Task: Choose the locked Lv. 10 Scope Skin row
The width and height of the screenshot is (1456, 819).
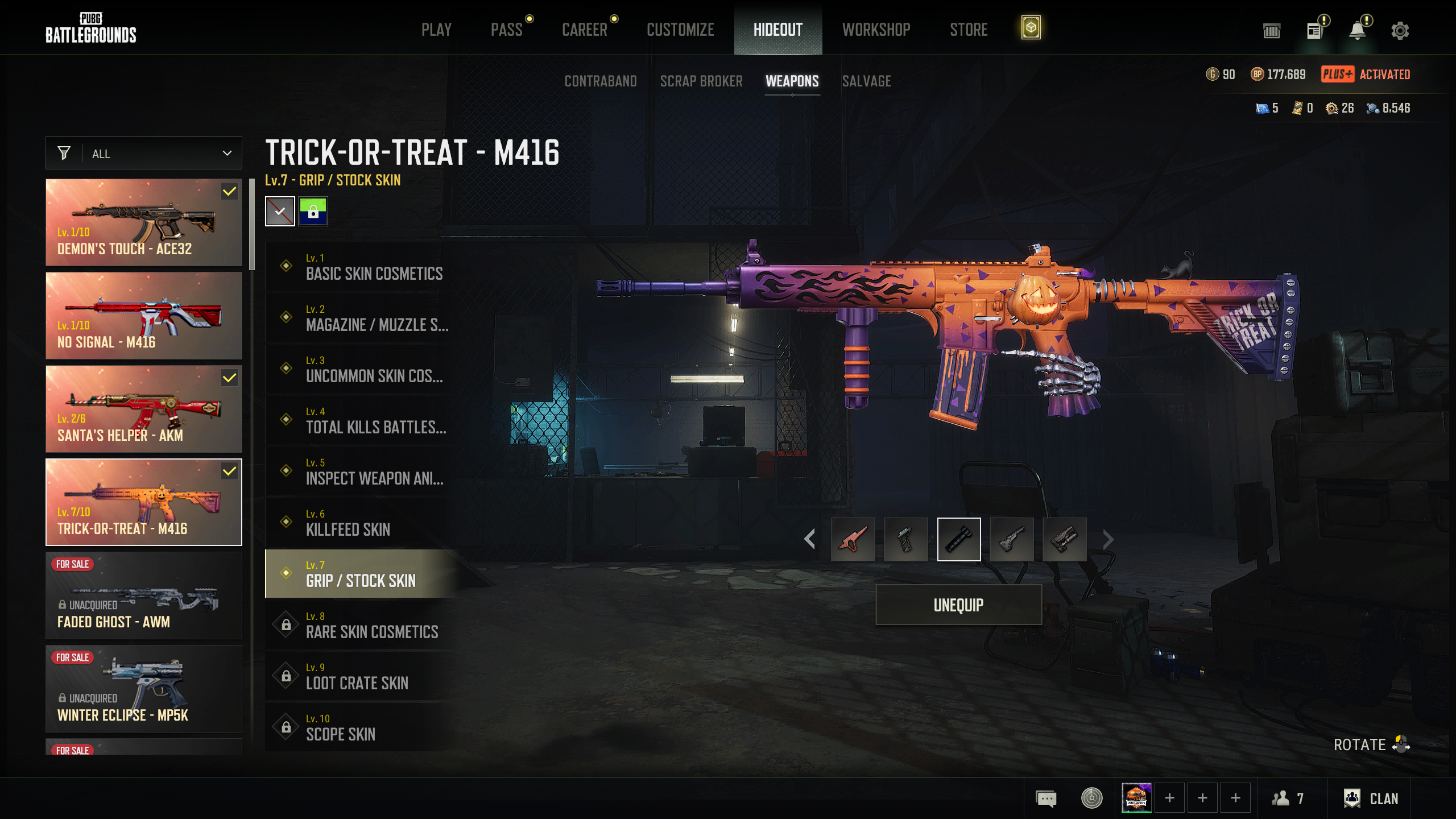Action: point(364,727)
